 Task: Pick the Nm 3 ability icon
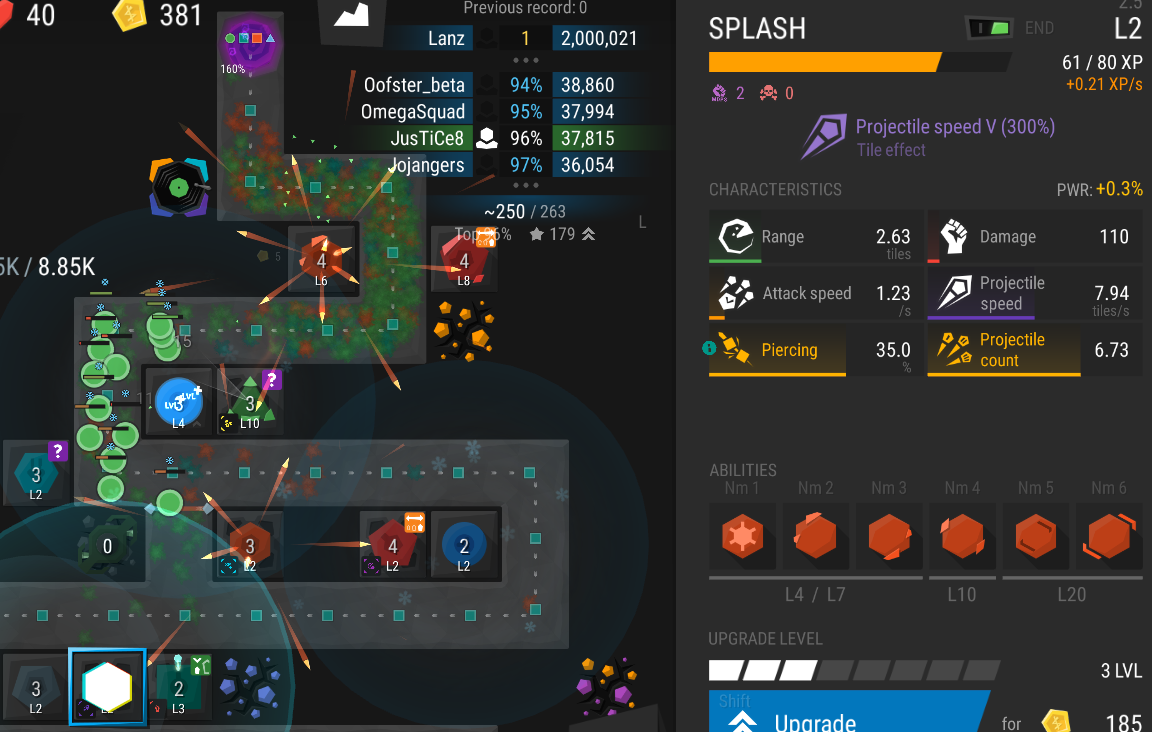pos(889,537)
